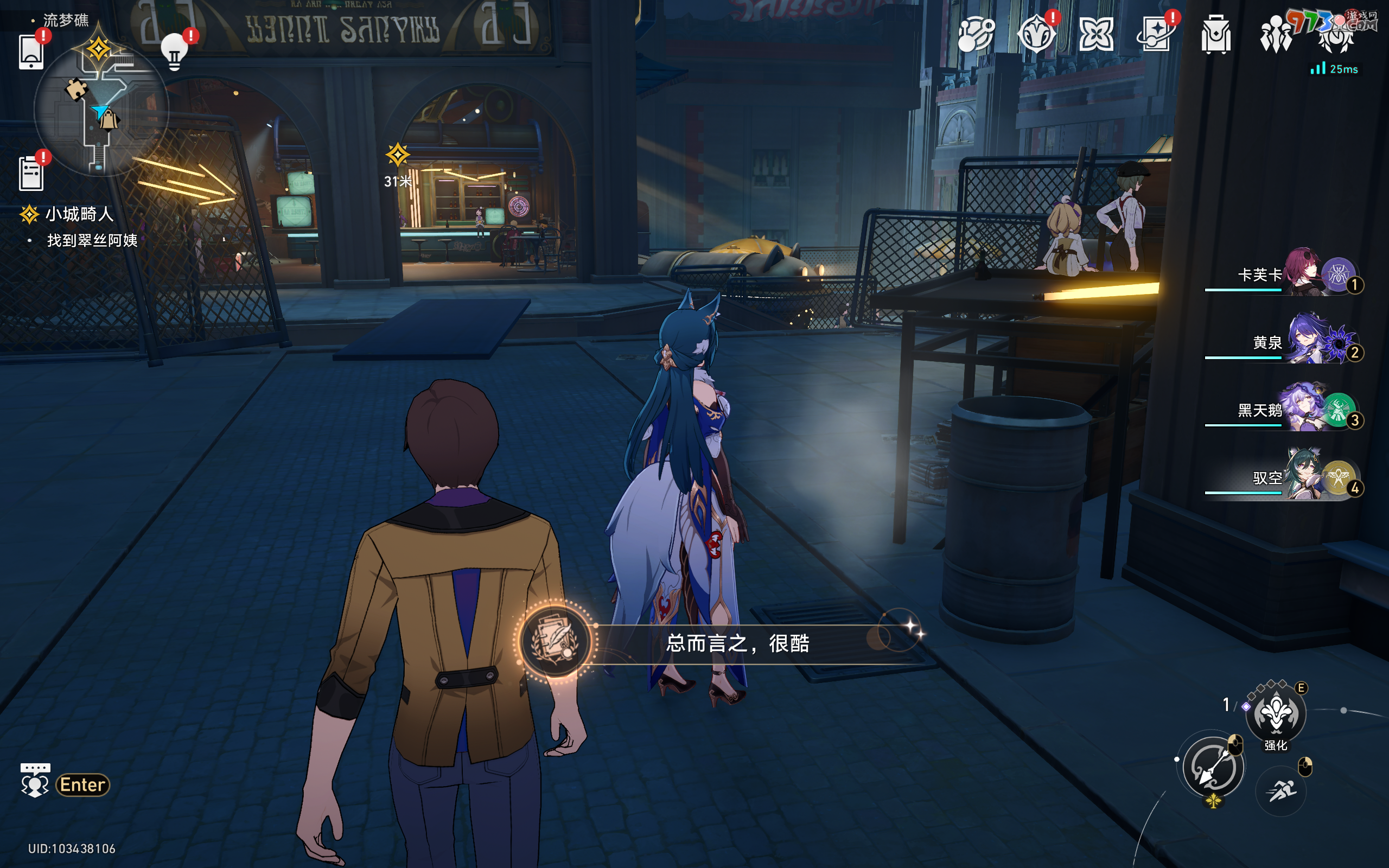Screen dimensions: 1389x868
Task: Switch to party member 黑天鹅
Action: (x=1303, y=409)
